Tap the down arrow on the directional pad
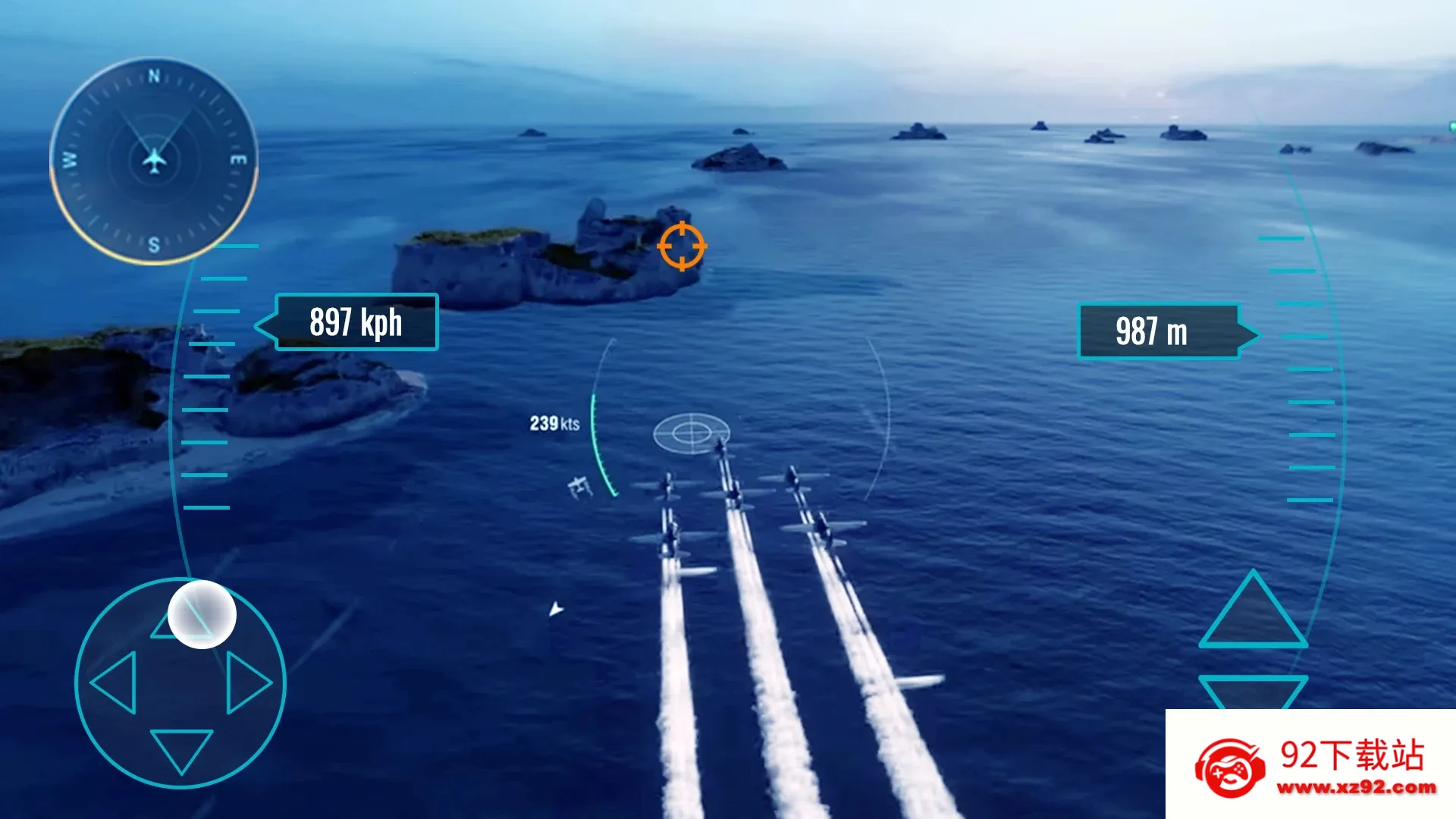This screenshot has width=1456, height=819. [181, 749]
